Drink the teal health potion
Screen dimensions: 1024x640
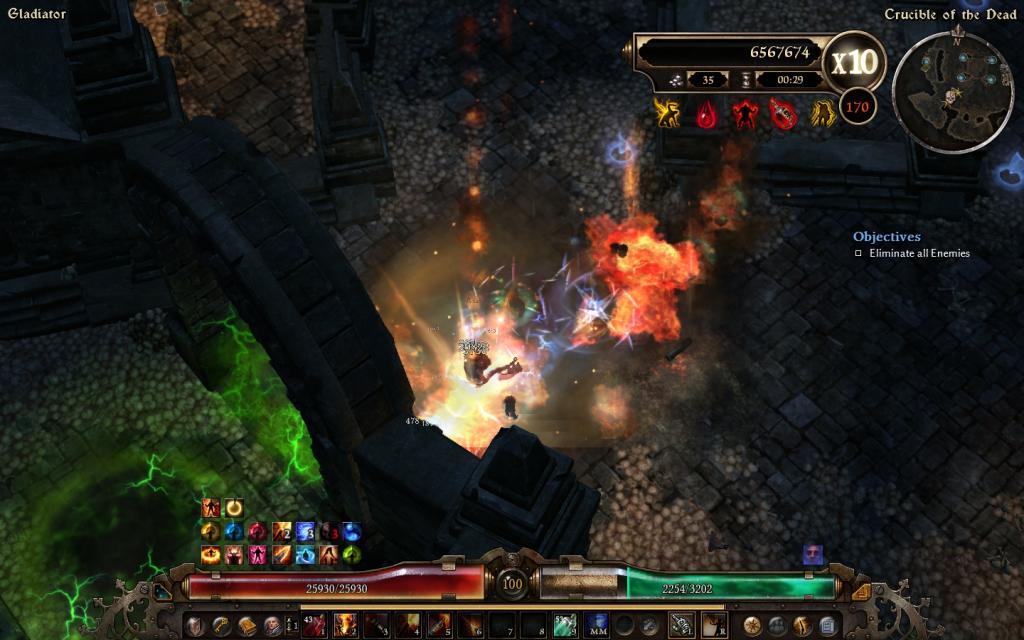click(565, 626)
